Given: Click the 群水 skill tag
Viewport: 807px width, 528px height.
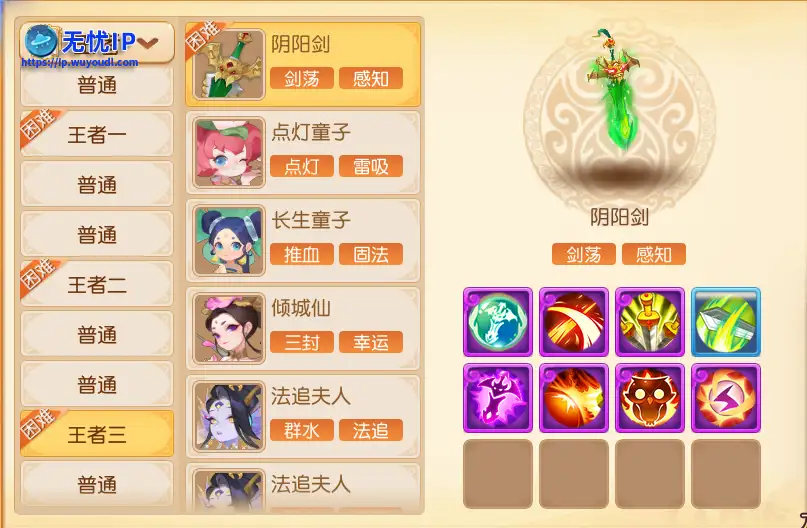Looking at the screenshot, I should pos(302,430).
